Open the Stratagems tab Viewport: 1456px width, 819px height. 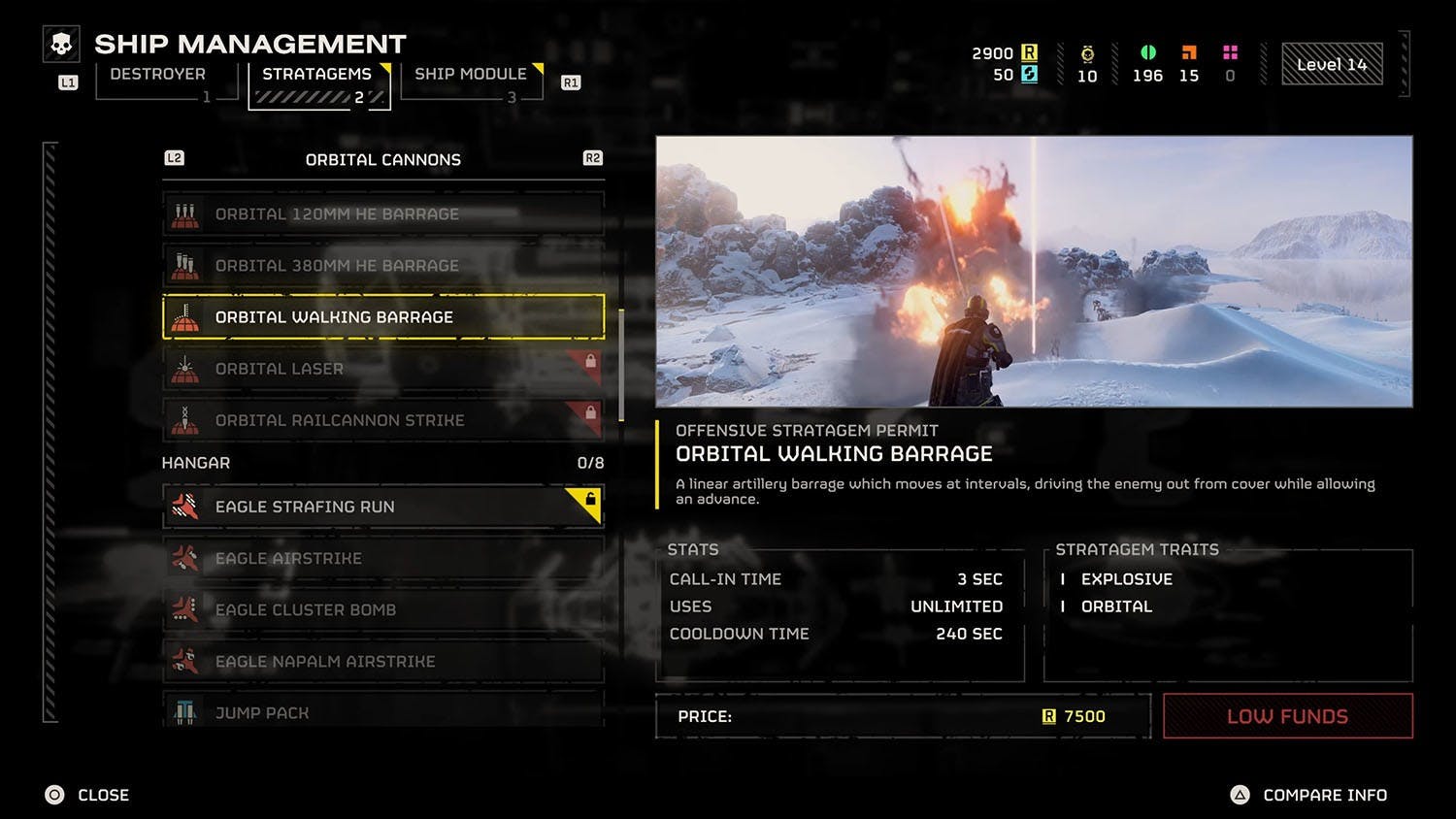click(317, 75)
